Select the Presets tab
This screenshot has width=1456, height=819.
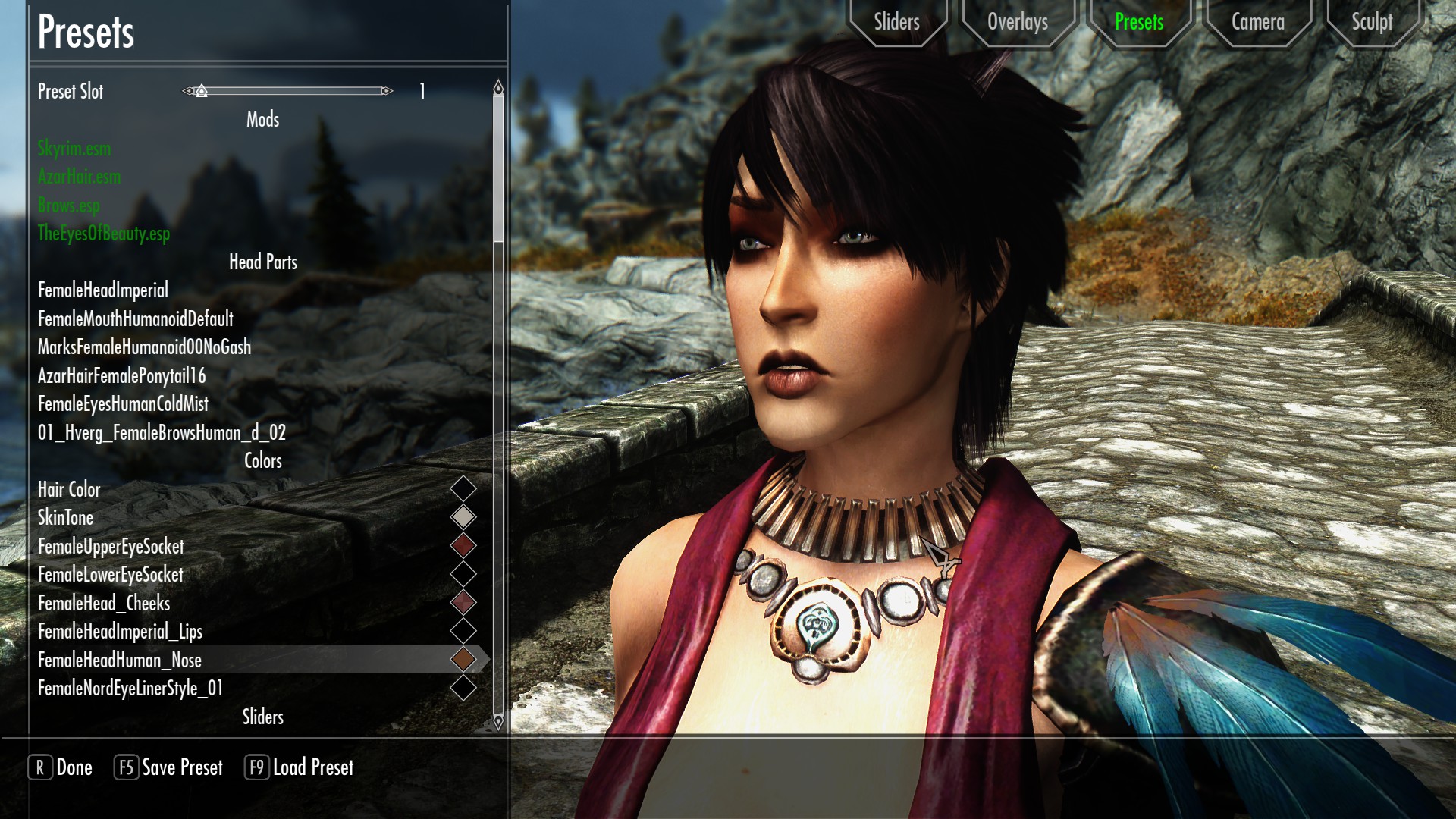click(x=1138, y=22)
